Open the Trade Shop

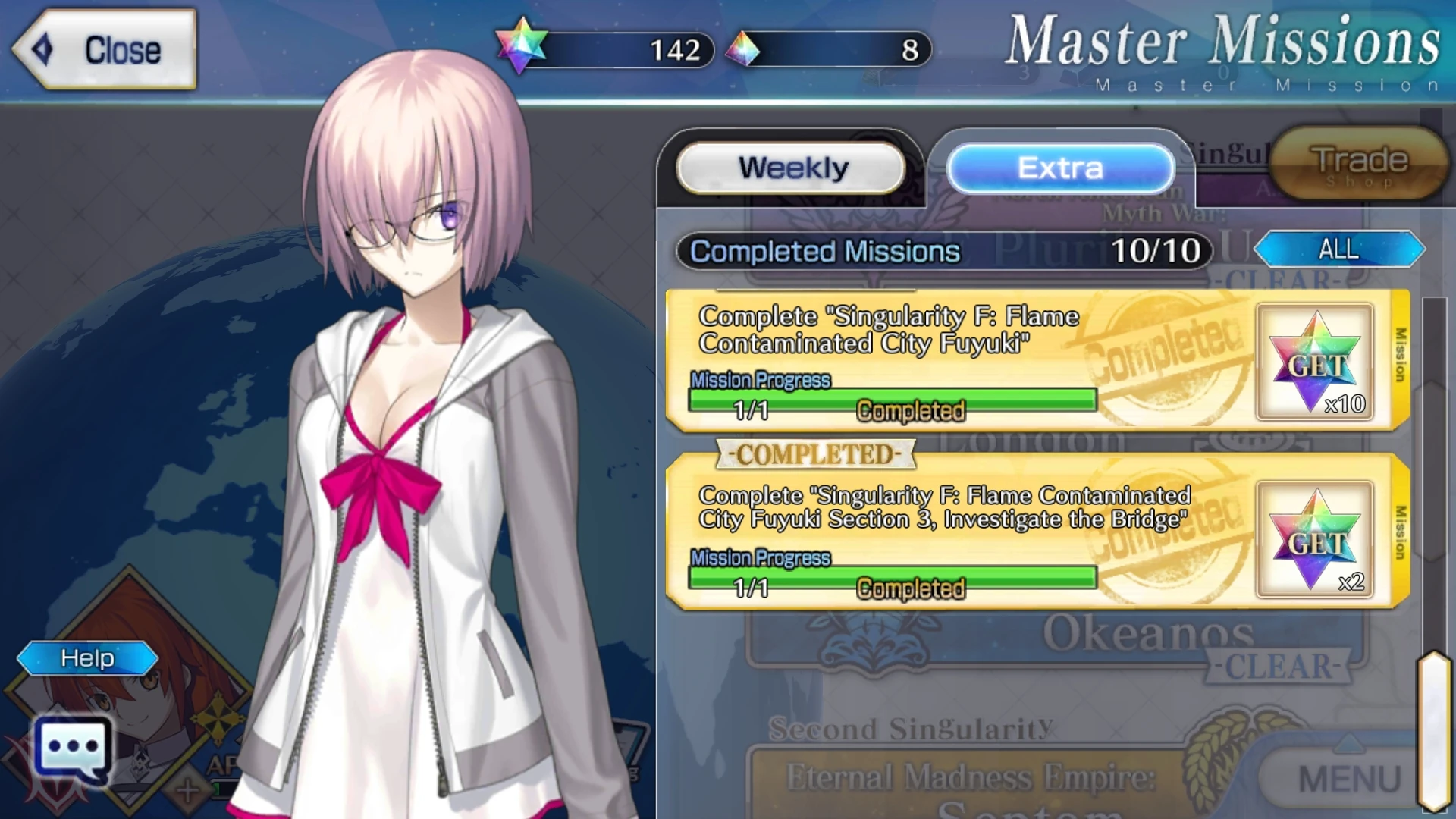pos(1357,163)
